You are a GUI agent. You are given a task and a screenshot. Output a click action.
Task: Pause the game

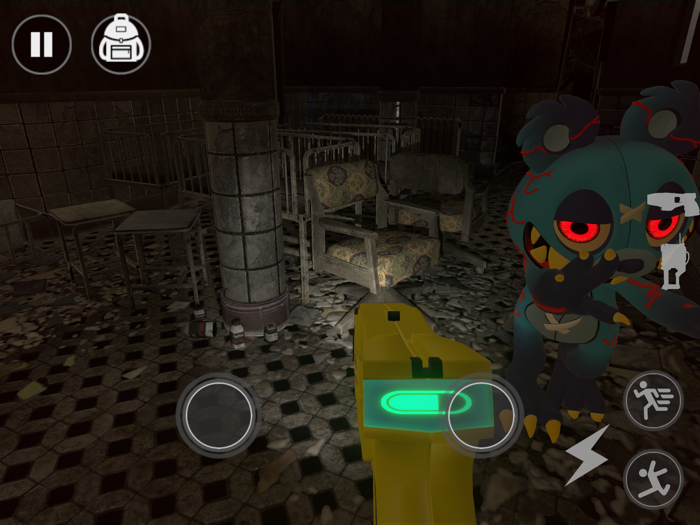[x=41, y=44]
